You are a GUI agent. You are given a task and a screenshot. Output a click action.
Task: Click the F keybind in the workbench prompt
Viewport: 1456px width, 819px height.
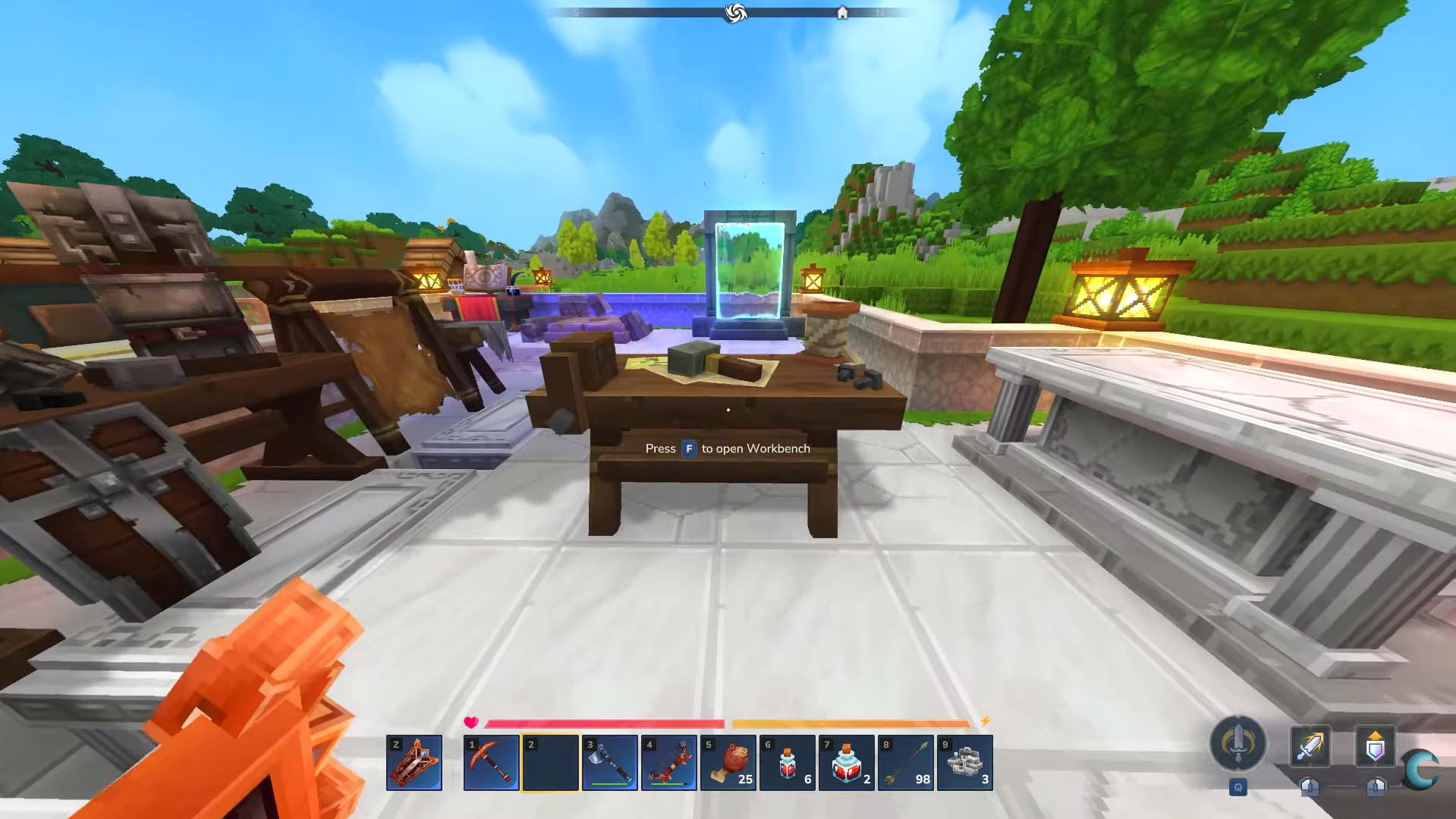click(688, 449)
